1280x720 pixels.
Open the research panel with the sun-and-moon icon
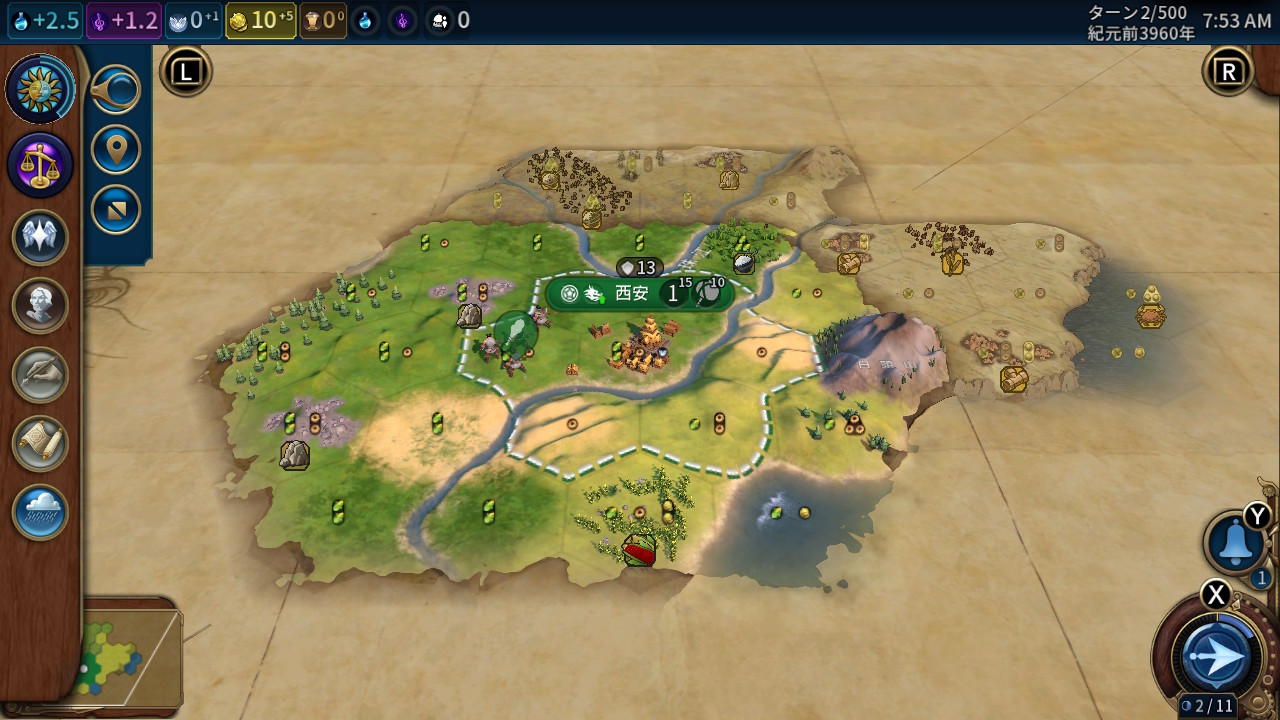click(40, 91)
